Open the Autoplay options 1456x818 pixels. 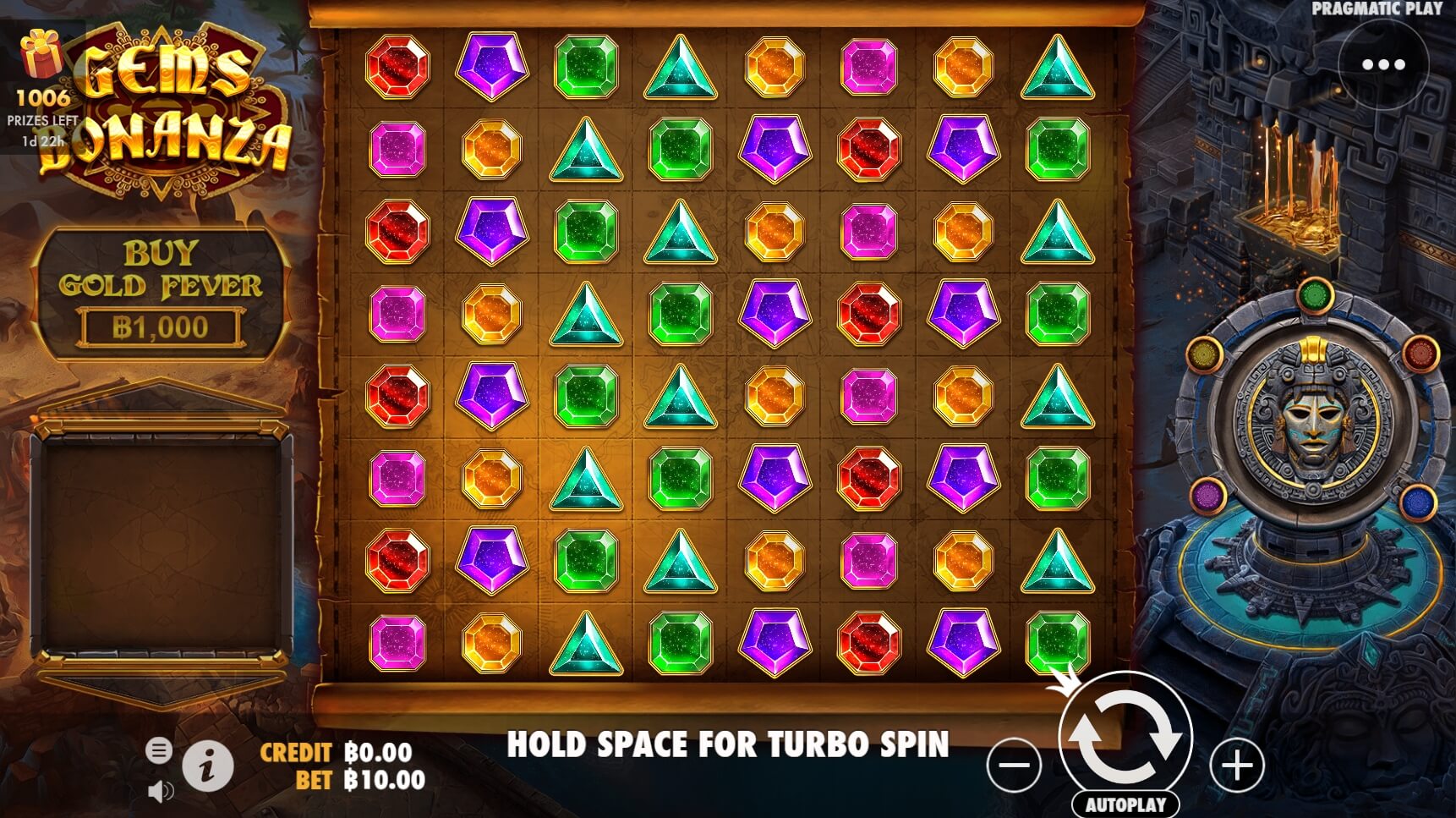click(1125, 804)
